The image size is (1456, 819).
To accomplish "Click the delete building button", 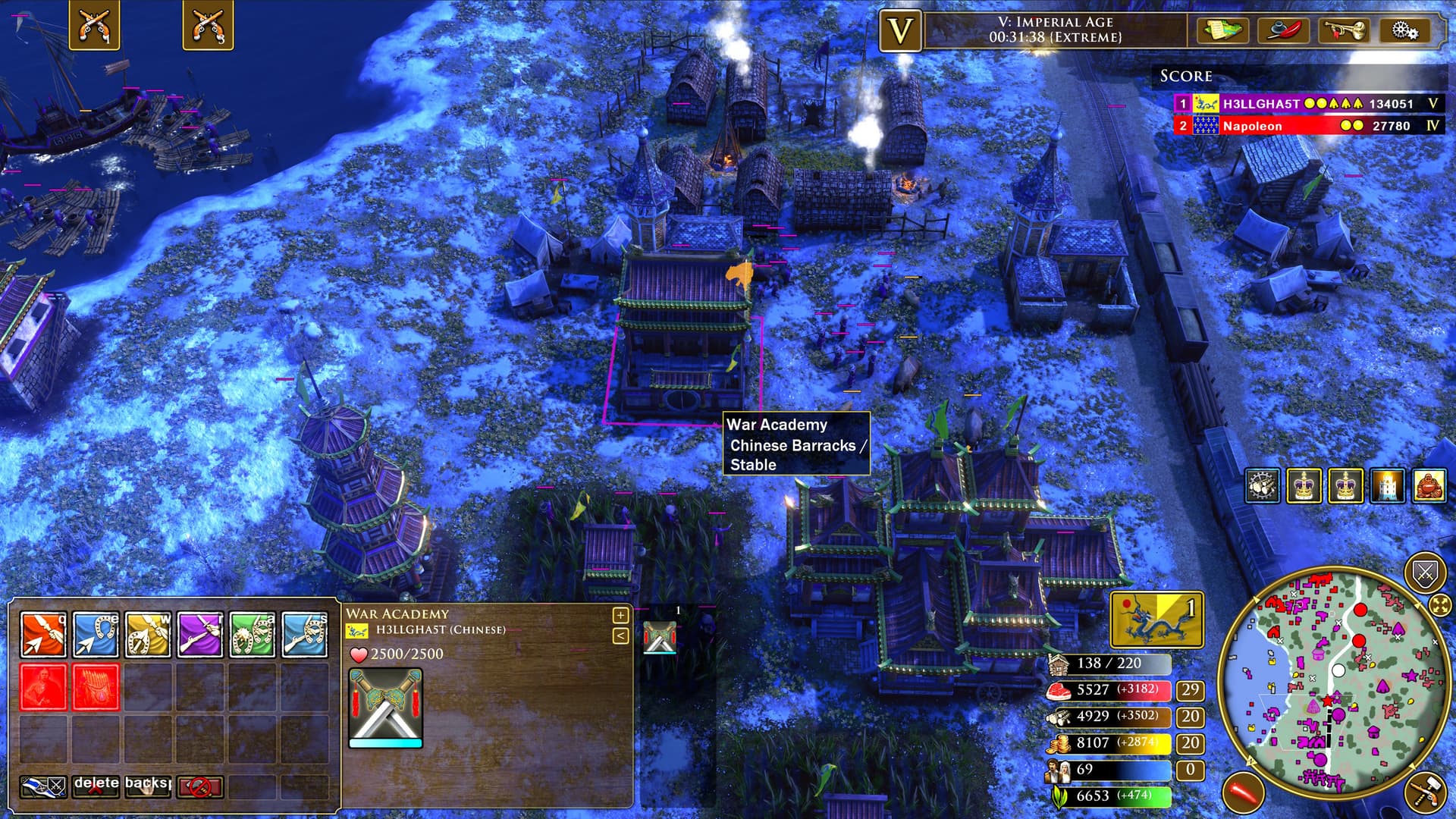I will 96,786.
